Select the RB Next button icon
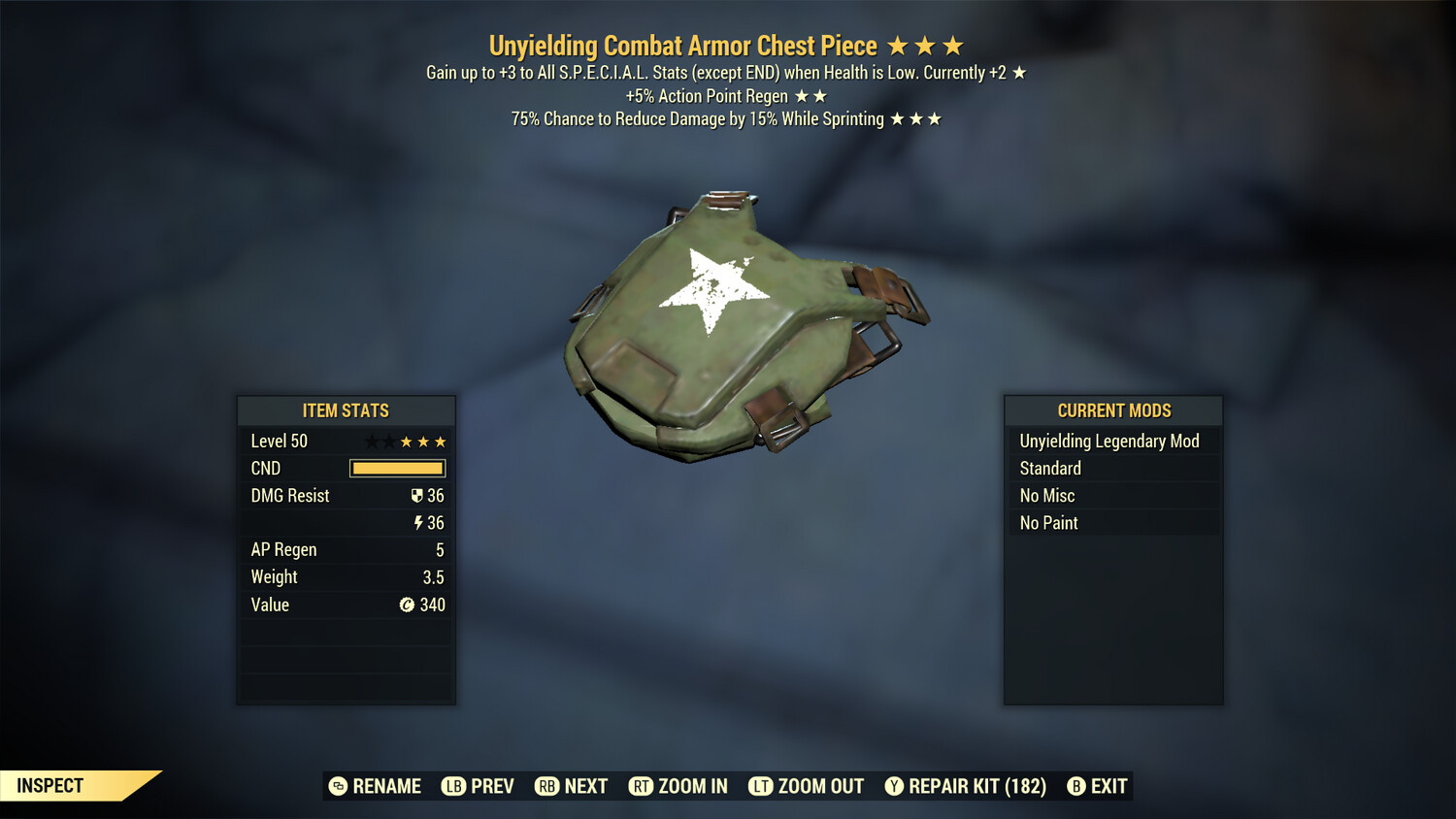 [x=546, y=786]
